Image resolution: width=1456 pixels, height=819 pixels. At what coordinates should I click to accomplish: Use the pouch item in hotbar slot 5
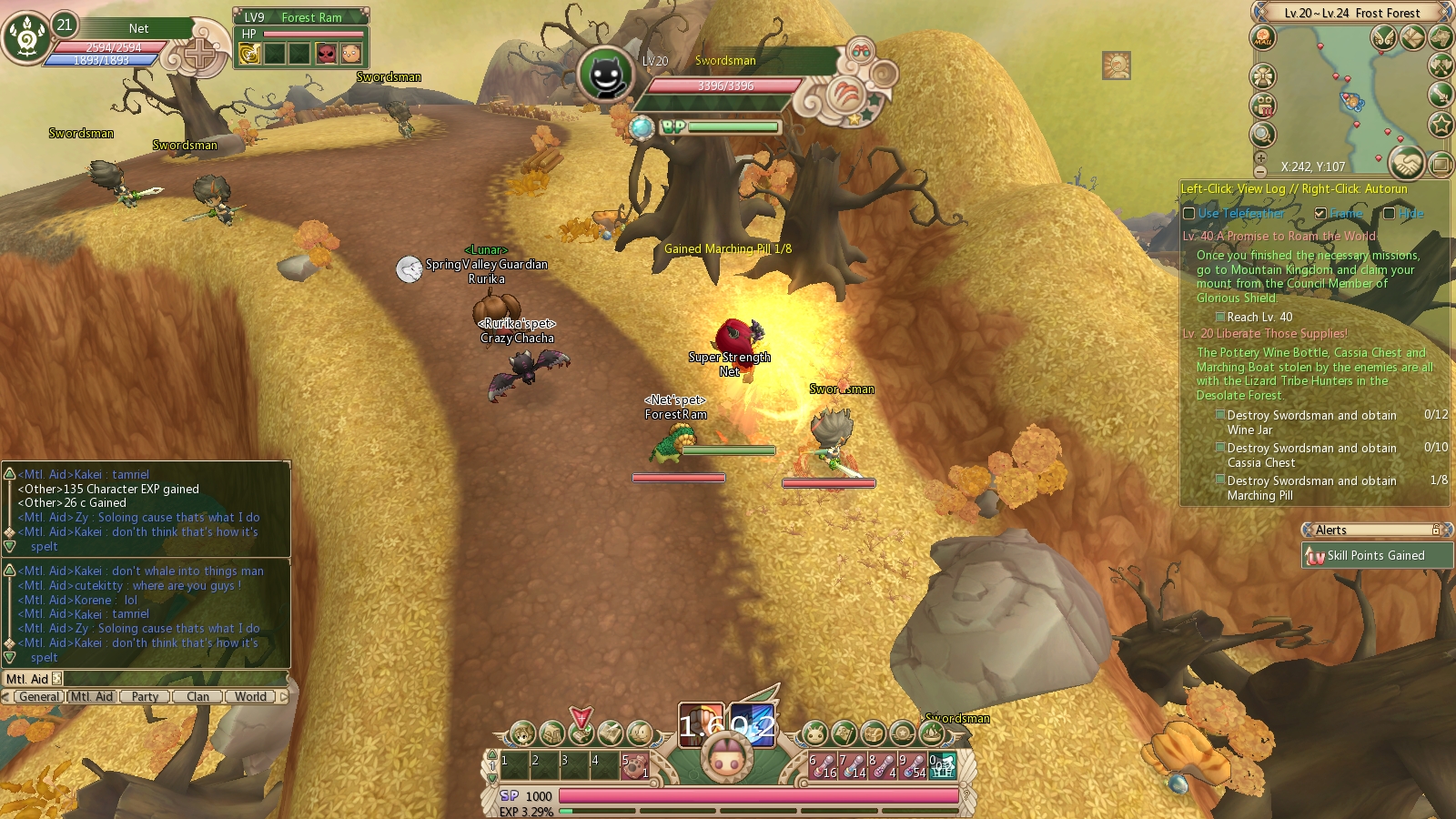click(635, 766)
